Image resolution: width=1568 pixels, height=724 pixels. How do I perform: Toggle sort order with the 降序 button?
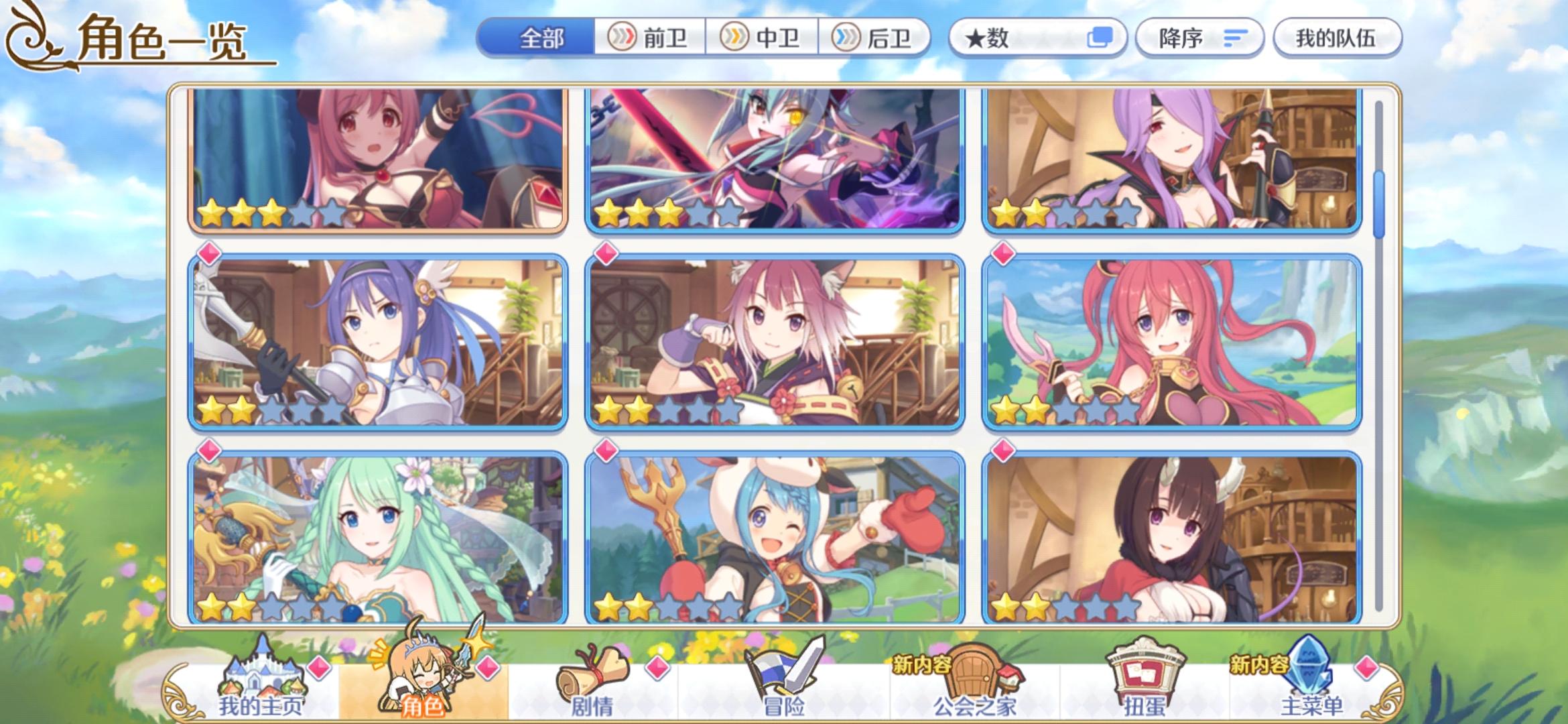point(1199,38)
